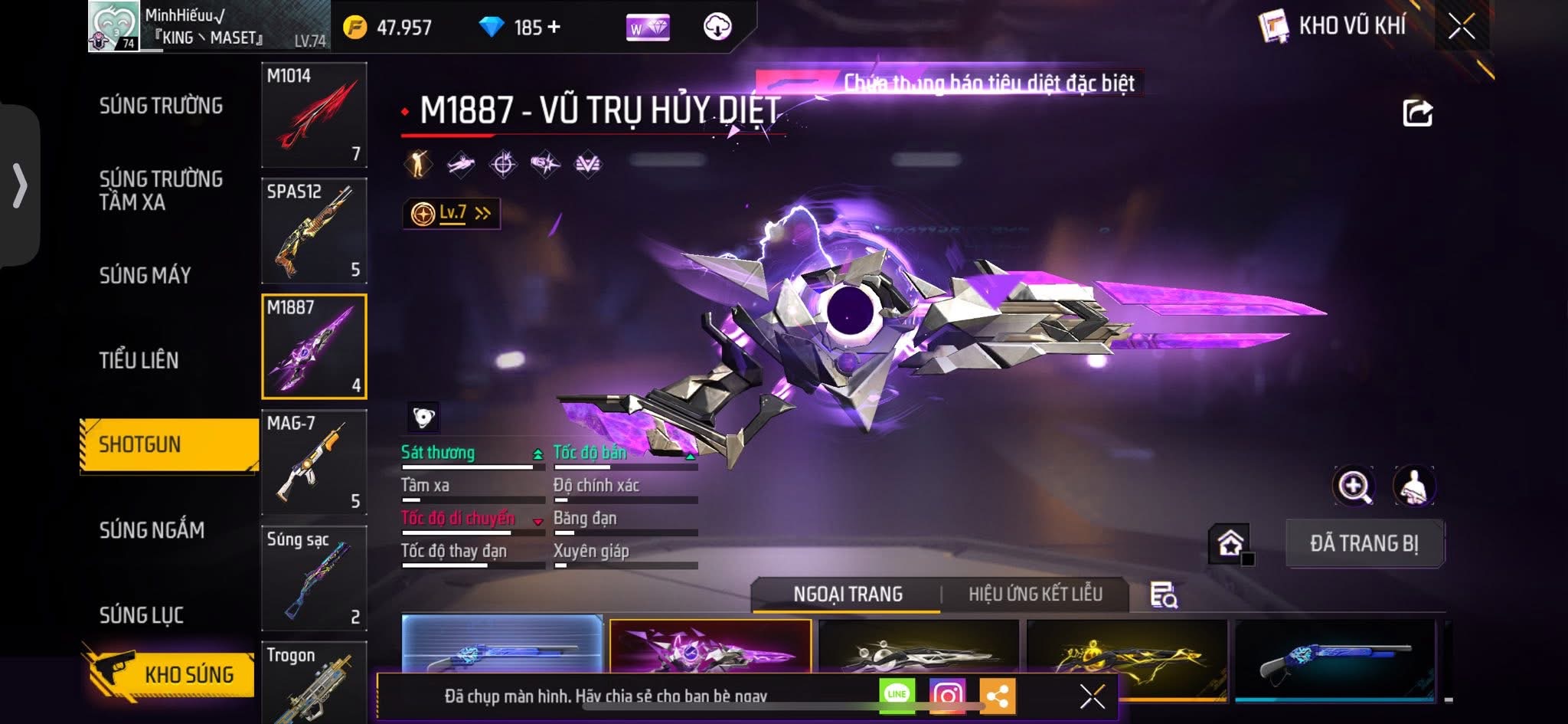Open the Lv.7 skin upgrade button
The height and width of the screenshot is (724, 1568).
(452, 214)
